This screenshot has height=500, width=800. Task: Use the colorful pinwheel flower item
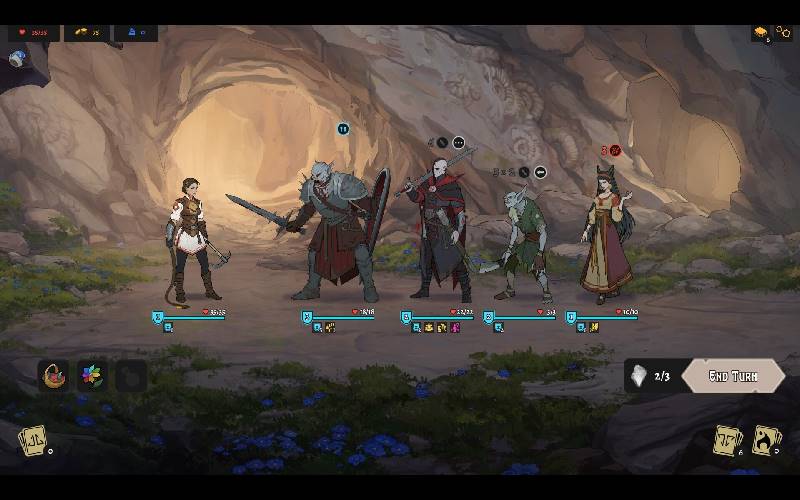coord(91,376)
